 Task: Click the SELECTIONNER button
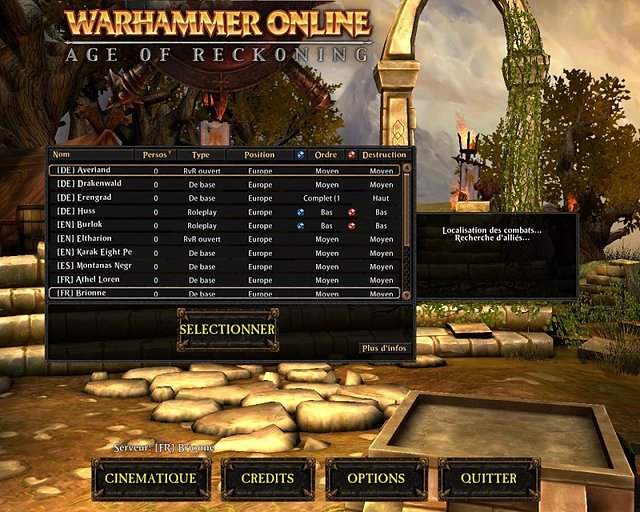tap(227, 329)
